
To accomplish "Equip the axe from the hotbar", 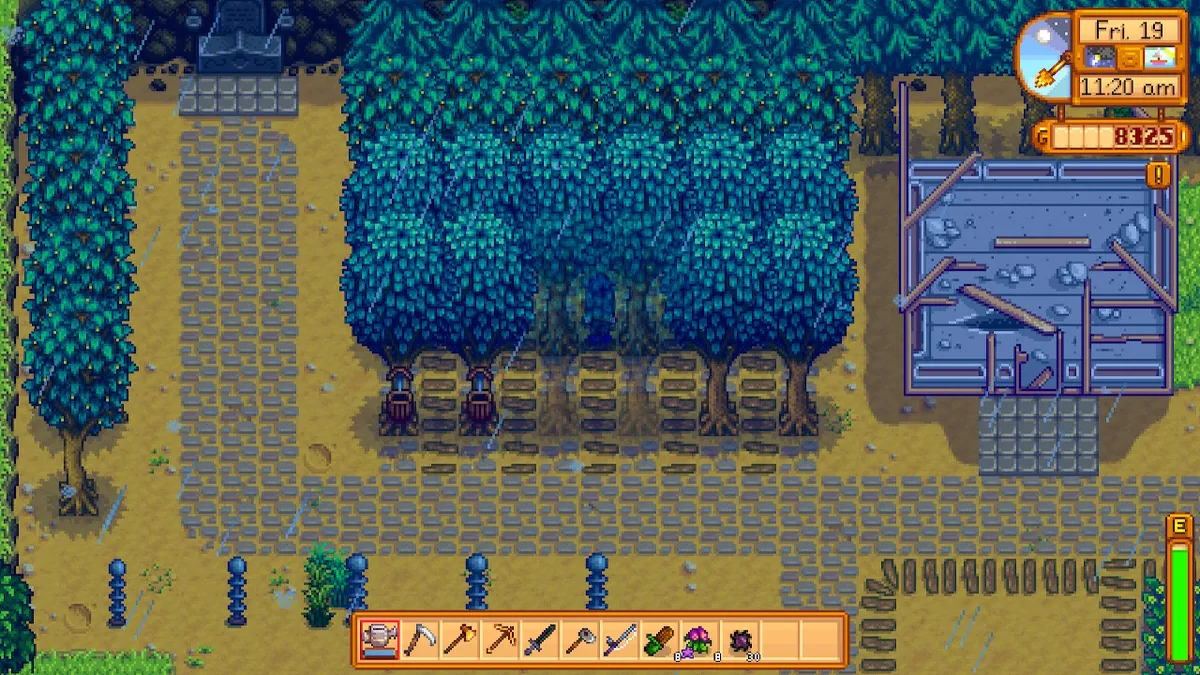I will (x=459, y=640).
